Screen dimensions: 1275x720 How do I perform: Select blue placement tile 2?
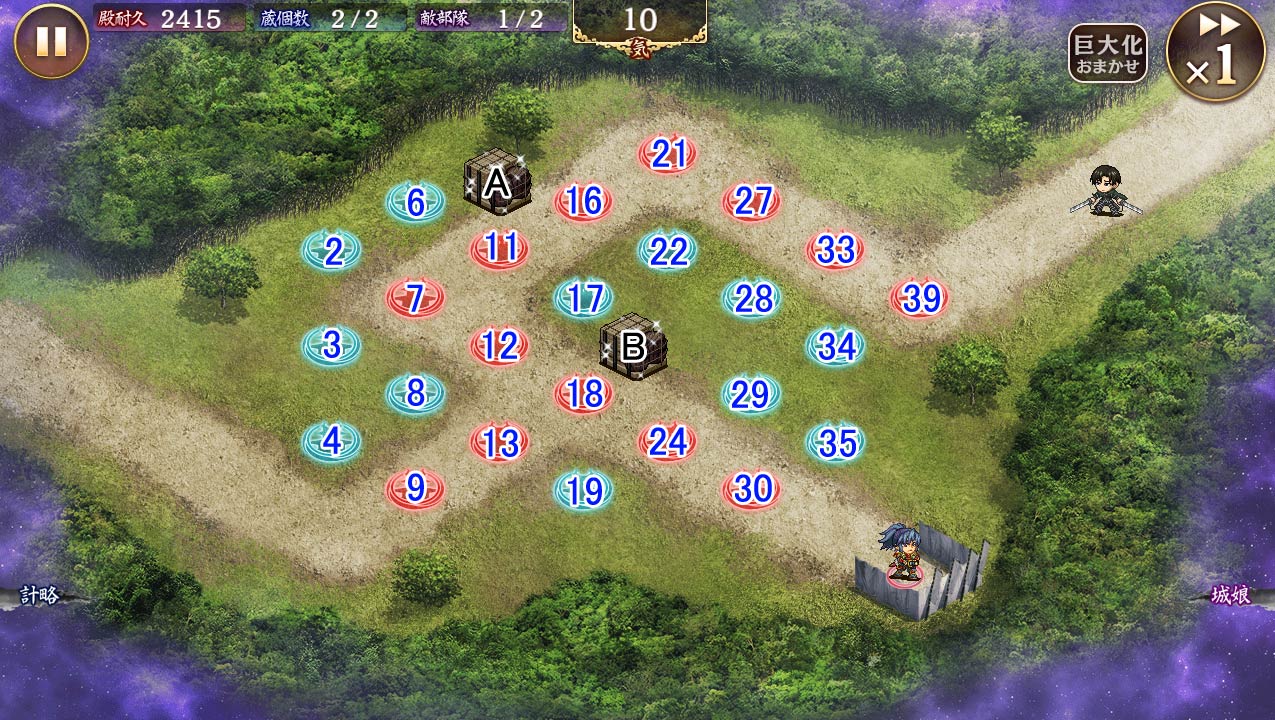click(332, 251)
